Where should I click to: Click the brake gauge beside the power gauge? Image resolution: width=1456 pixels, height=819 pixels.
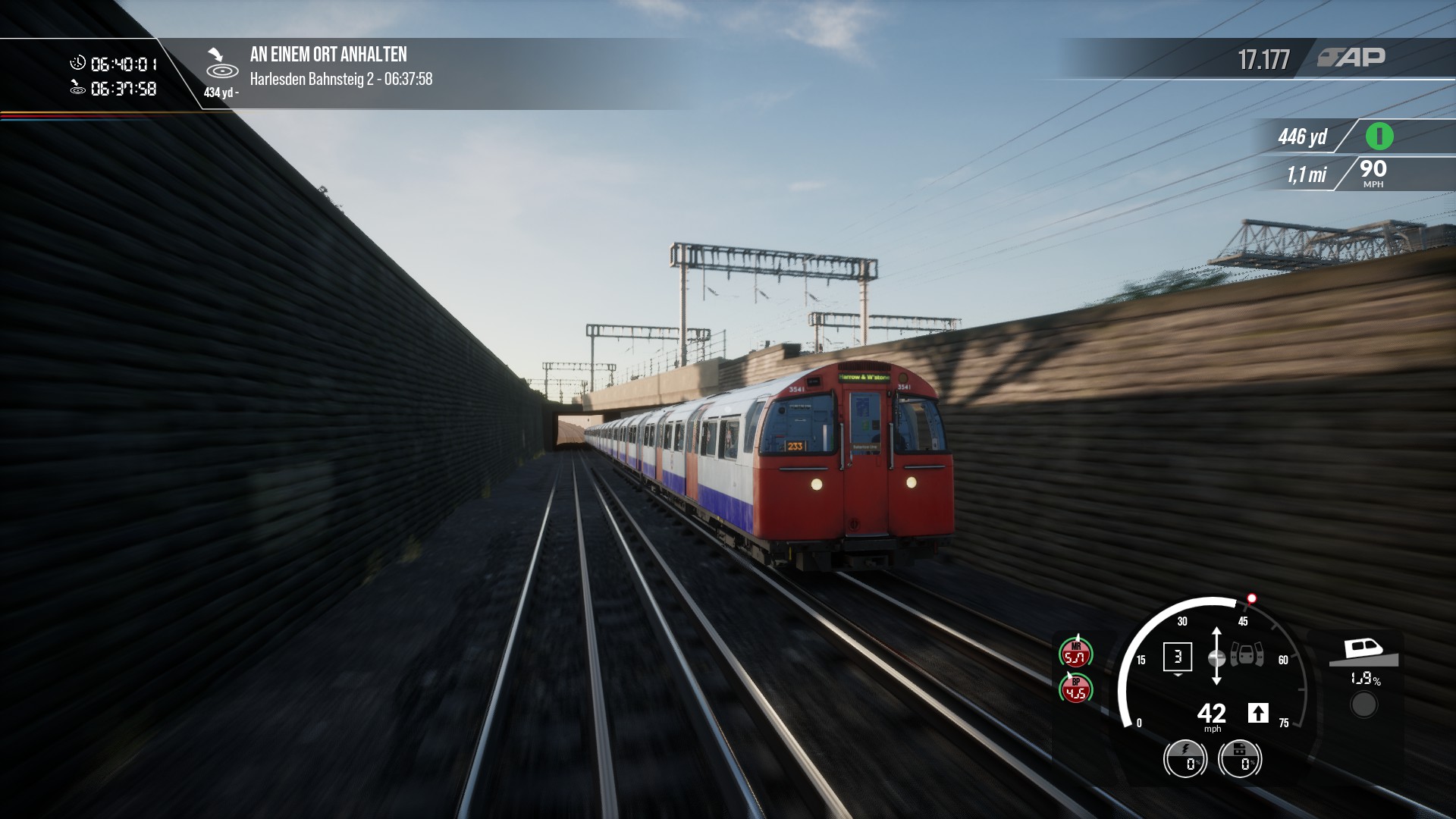1240,758
